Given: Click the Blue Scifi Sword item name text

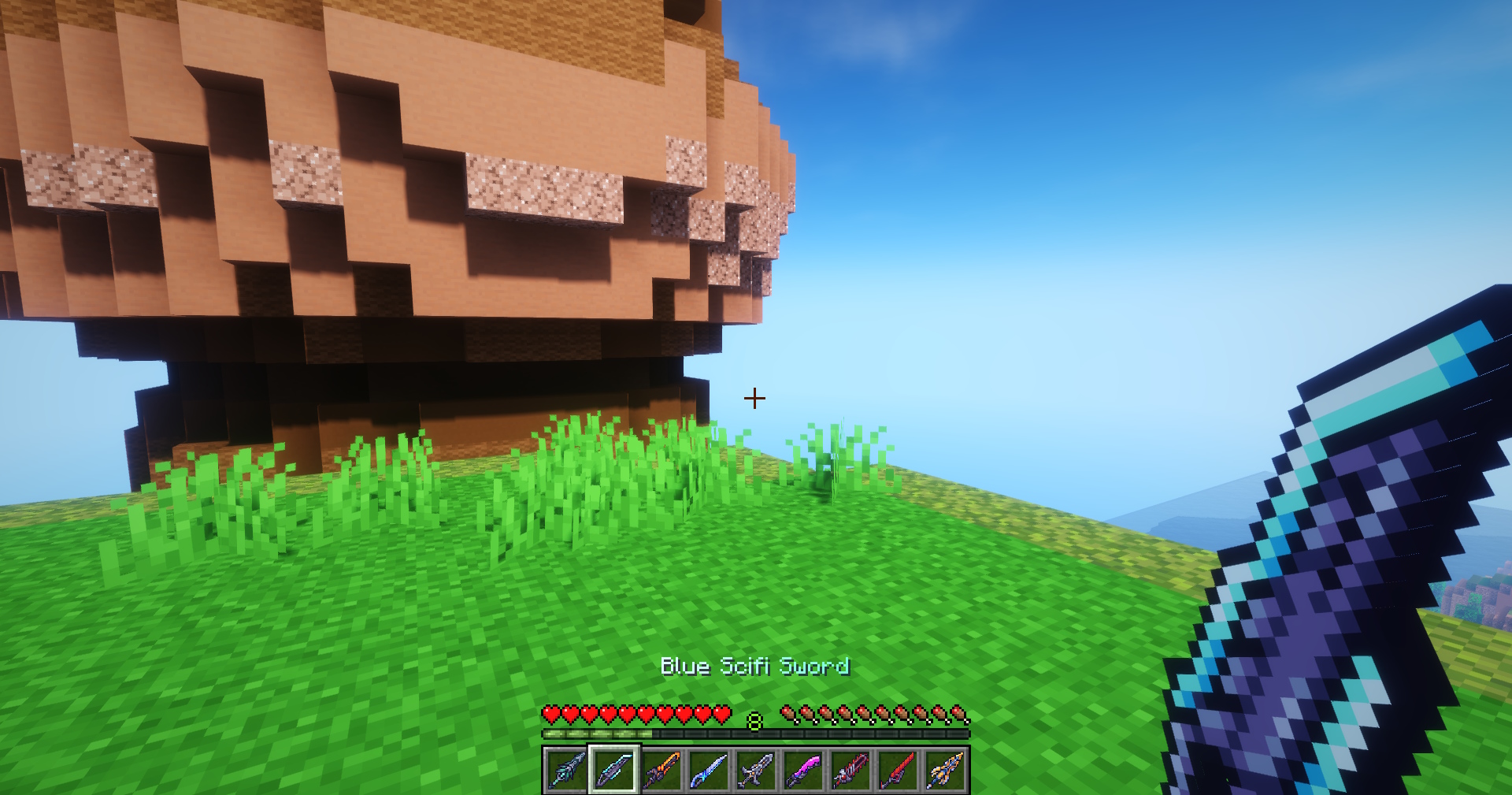Looking at the screenshot, I should point(754,666).
